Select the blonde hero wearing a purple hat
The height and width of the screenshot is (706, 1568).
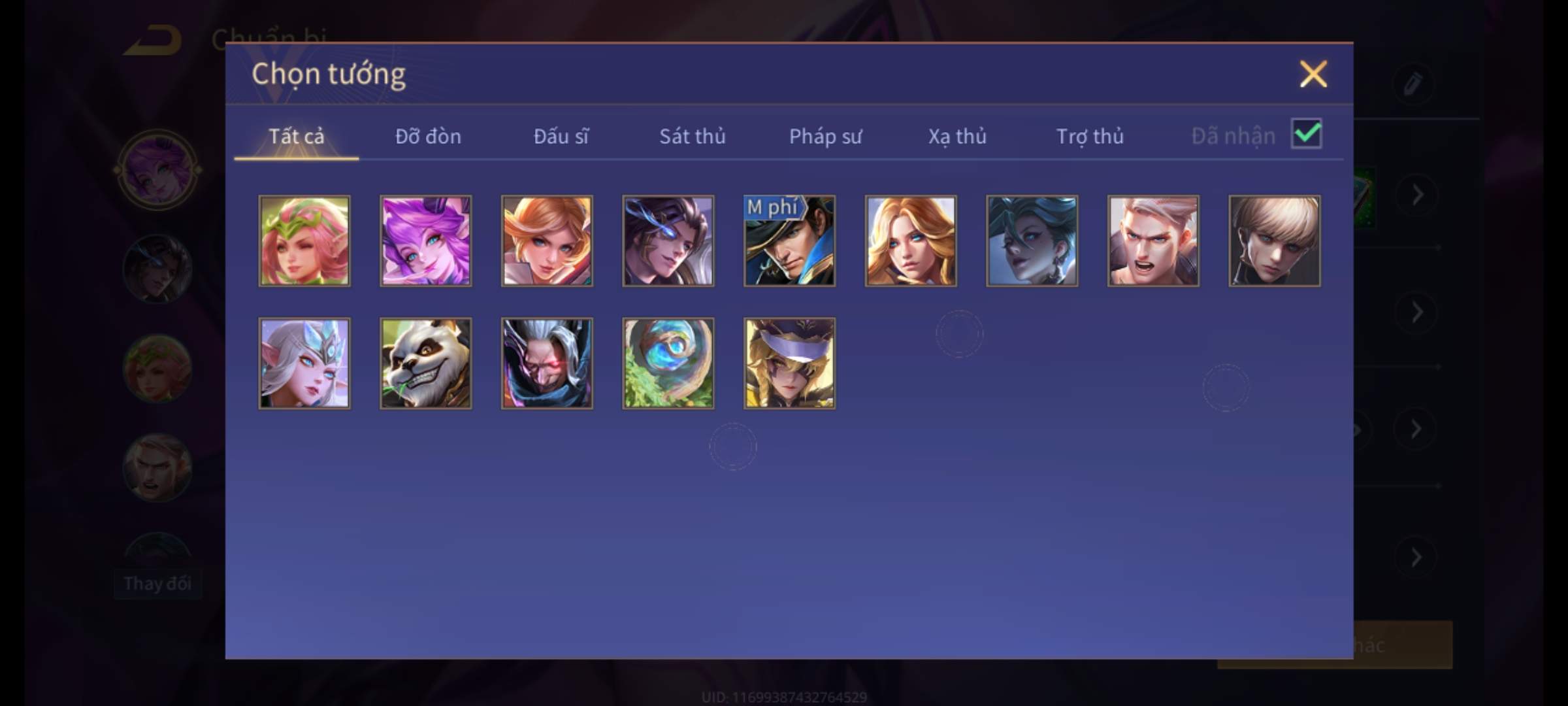point(789,363)
